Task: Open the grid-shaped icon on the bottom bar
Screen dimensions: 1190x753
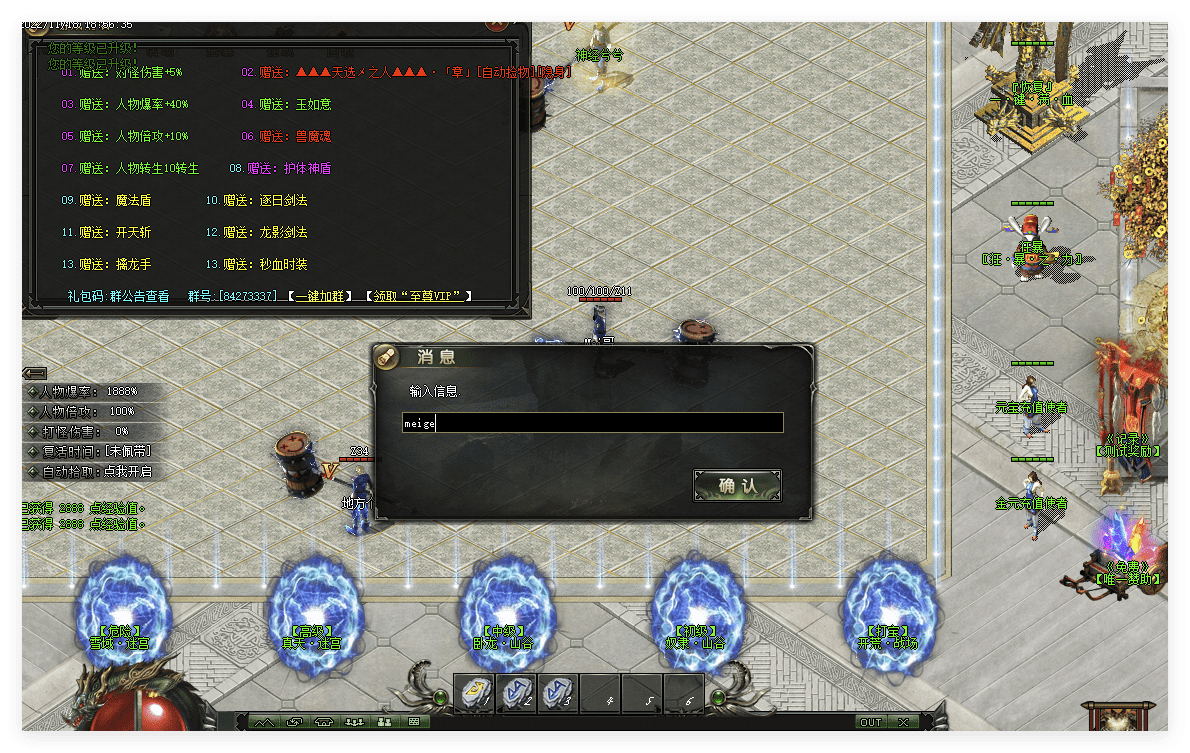Action: point(414,722)
